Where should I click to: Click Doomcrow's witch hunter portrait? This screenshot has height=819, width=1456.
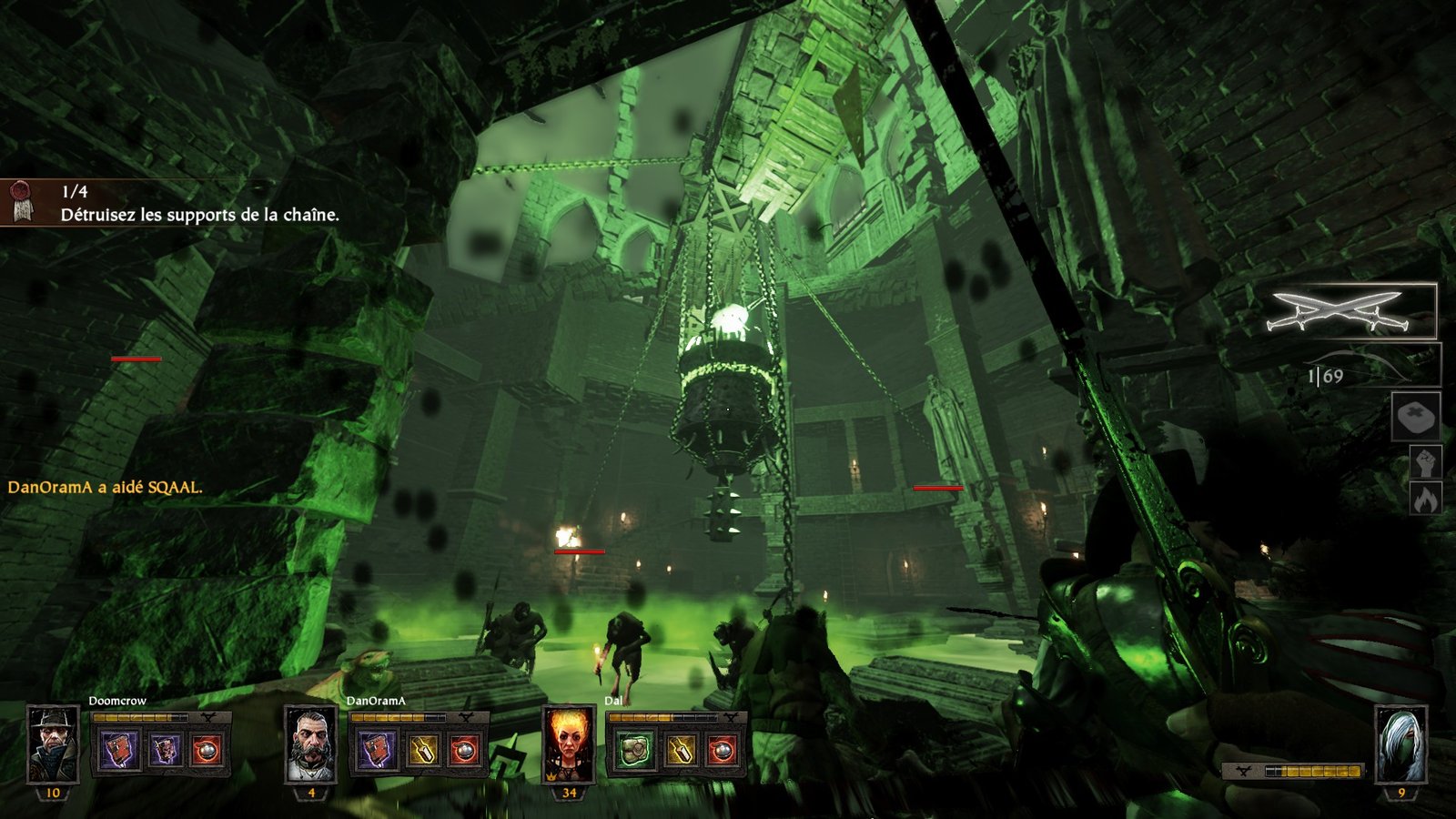pyautogui.click(x=53, y=744)
